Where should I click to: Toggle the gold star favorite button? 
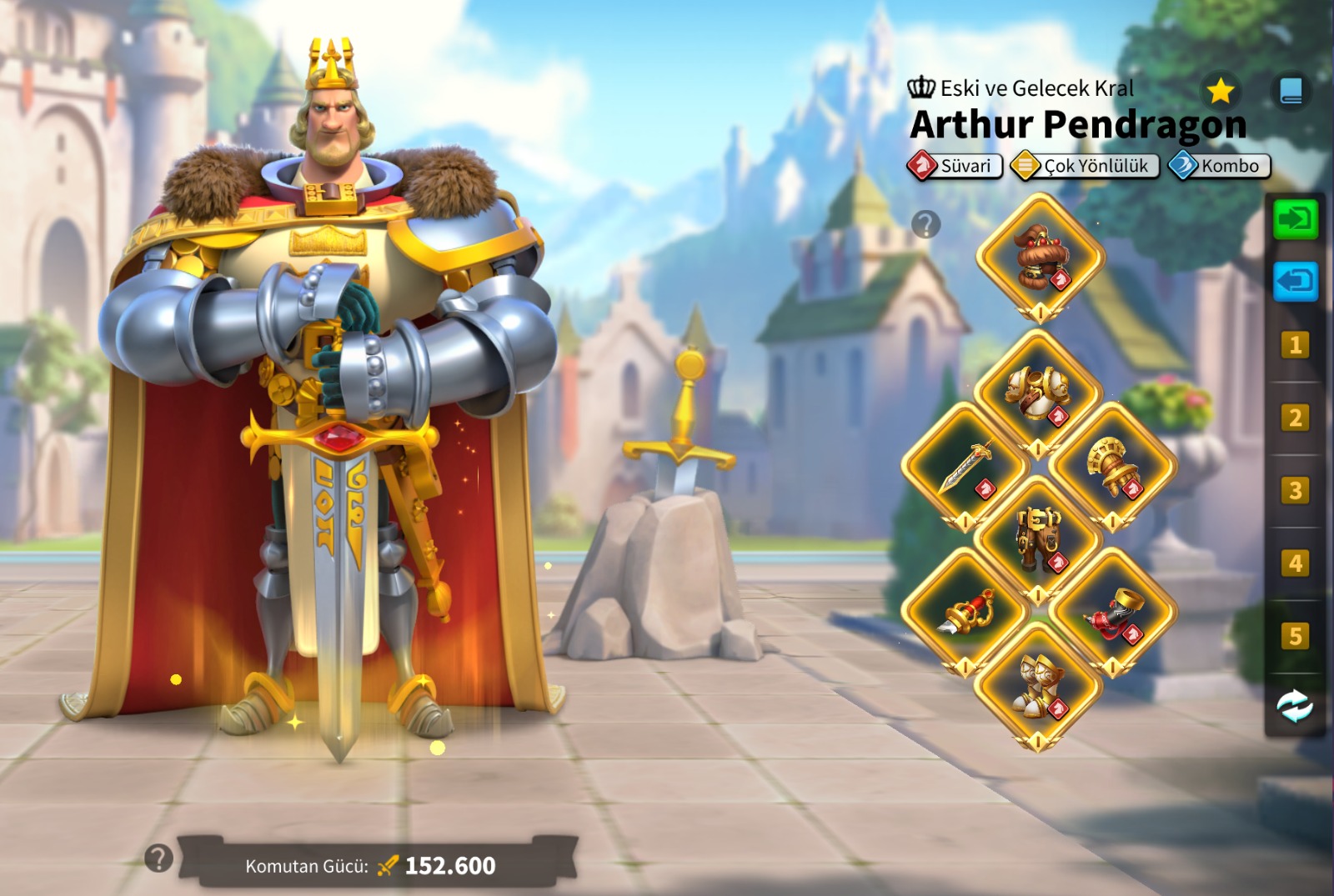[x=1221, y=91]
